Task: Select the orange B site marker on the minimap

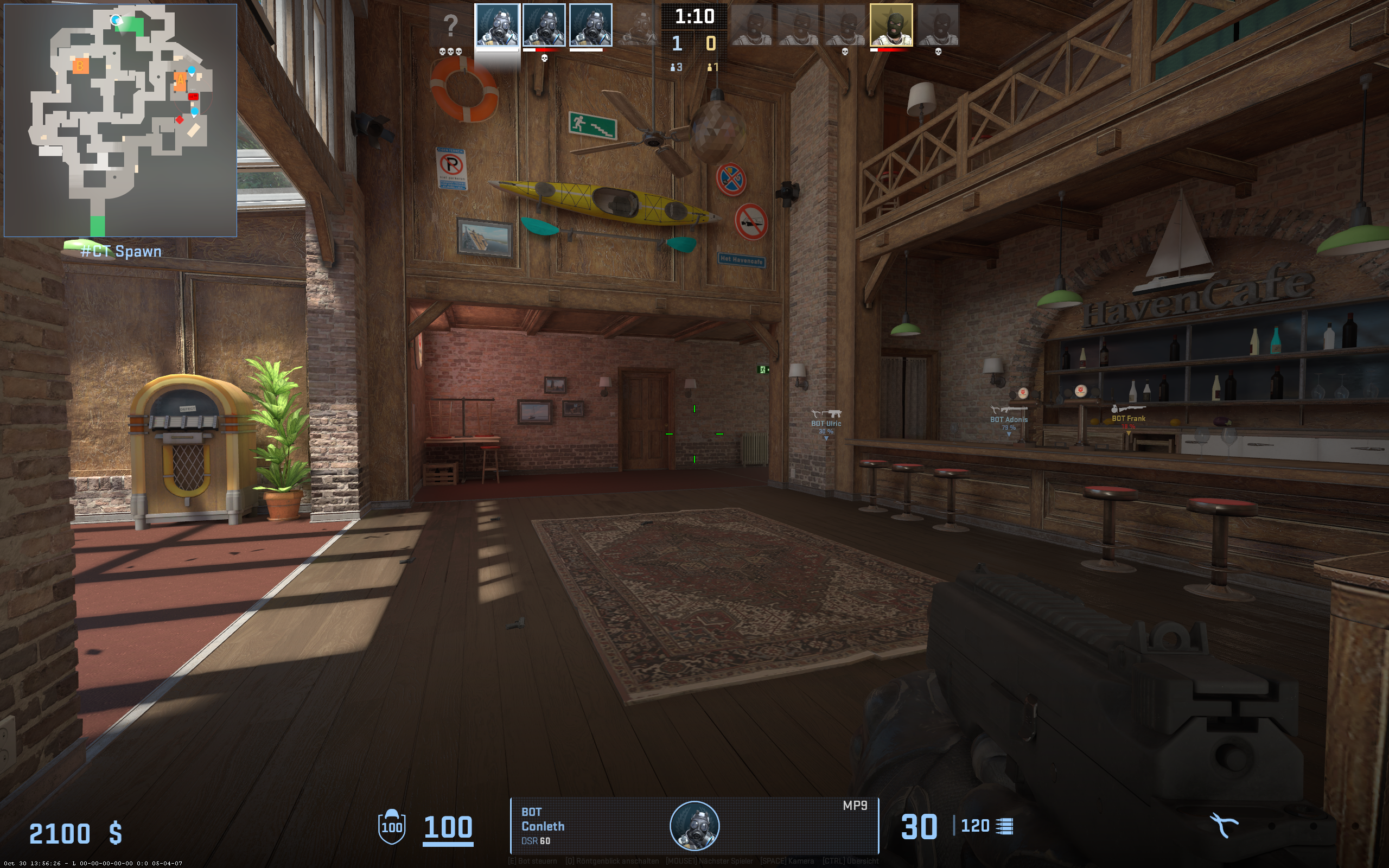Action: pyautogui.click(x=80, y=66)
